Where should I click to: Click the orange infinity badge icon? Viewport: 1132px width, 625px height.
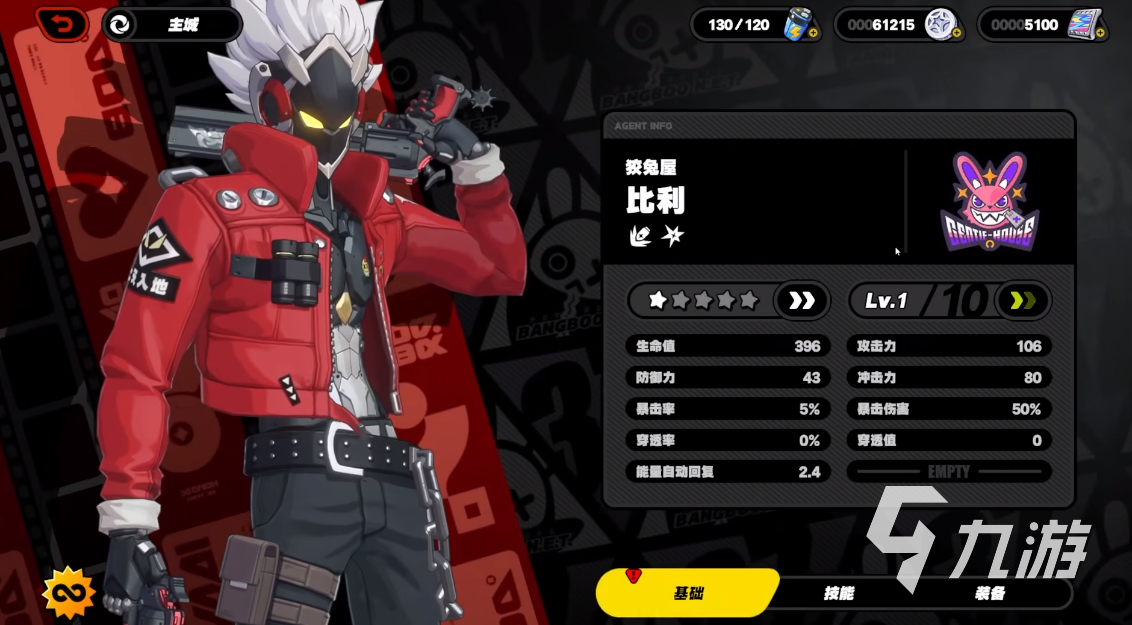pos(68,593)
